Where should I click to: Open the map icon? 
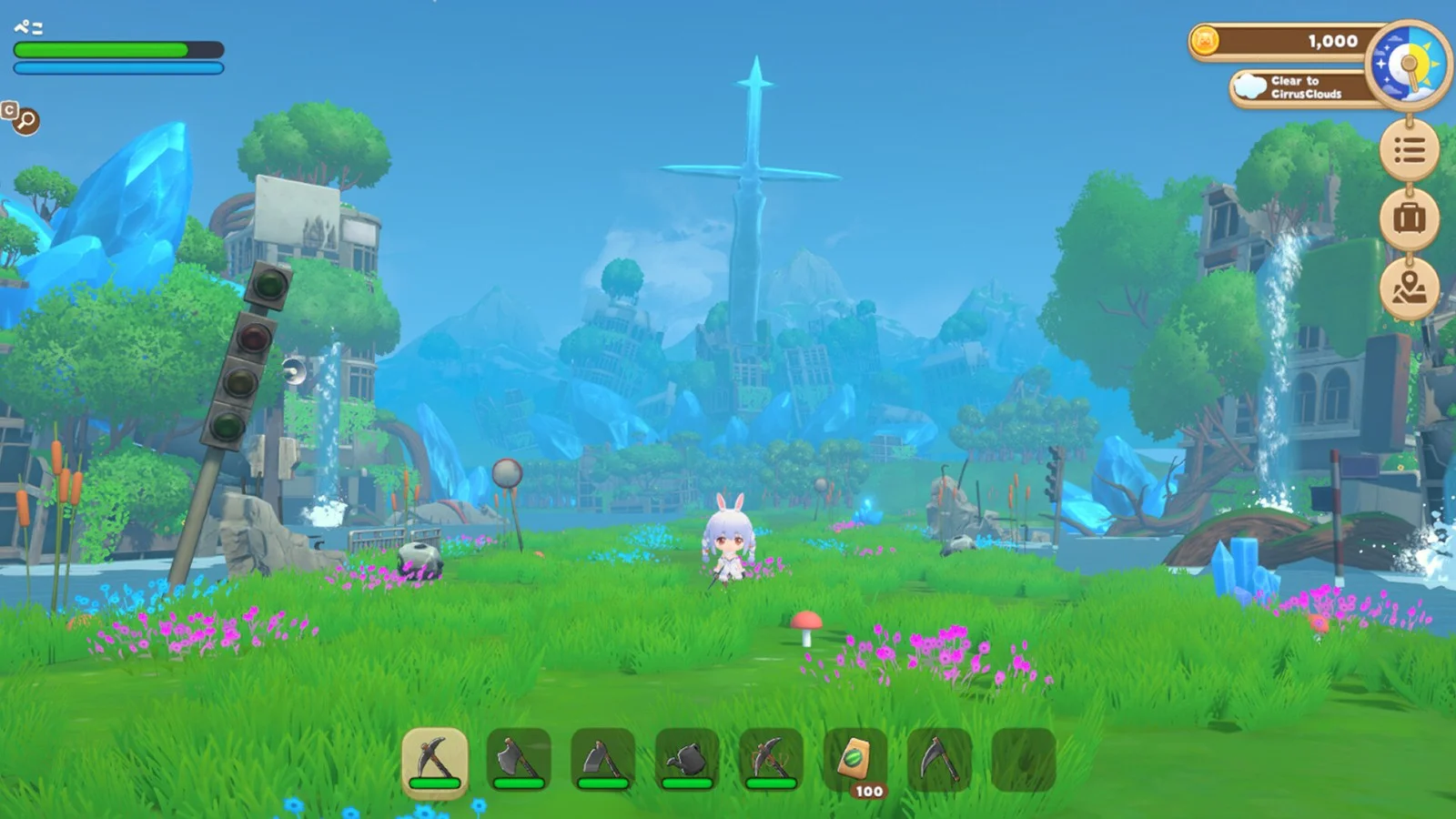(x=1408, y=287)
